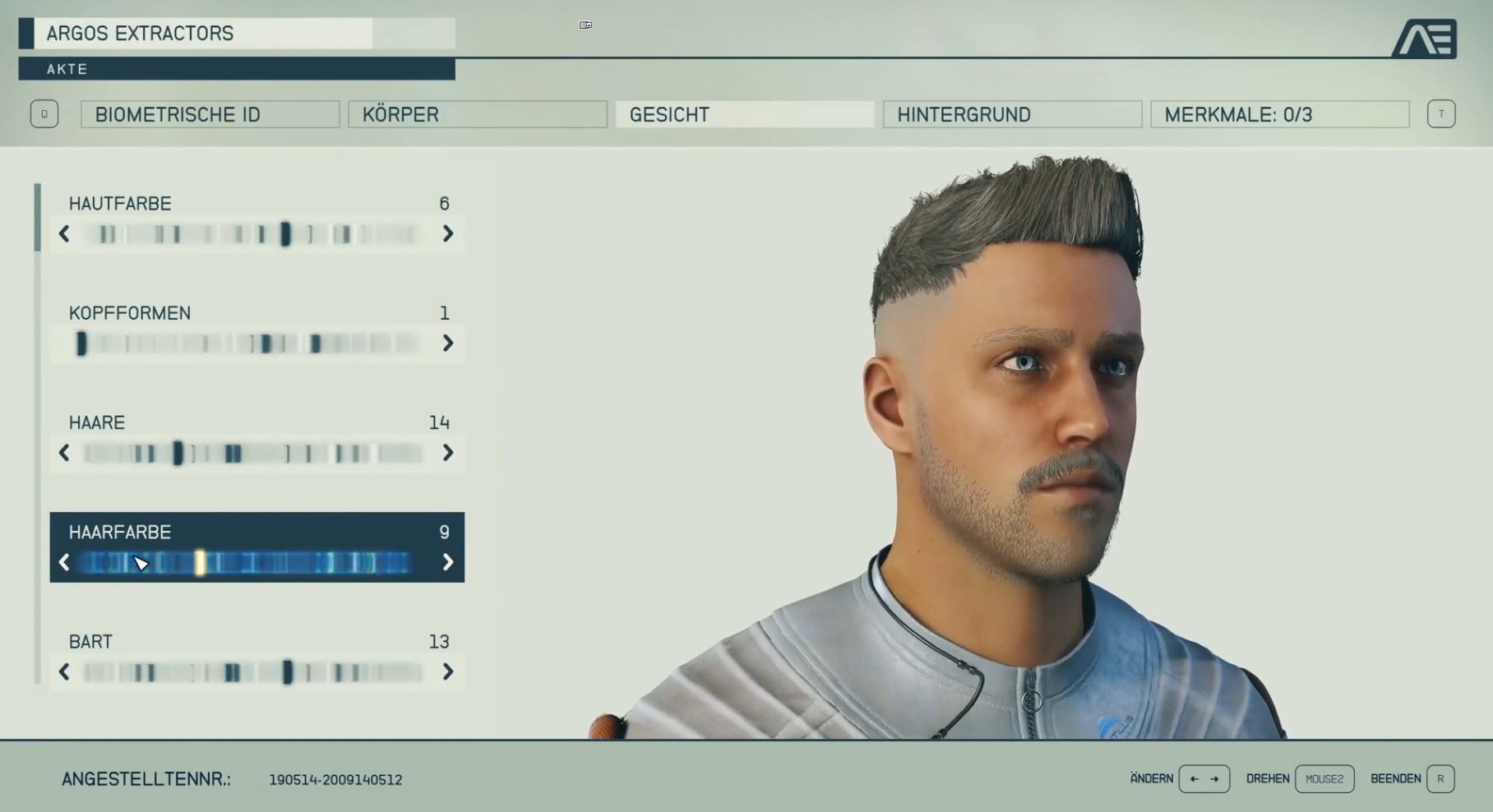Screen dimensions: 1493x812
Task: Step back Bart with the left arrow
Action: tap(64, 672)
